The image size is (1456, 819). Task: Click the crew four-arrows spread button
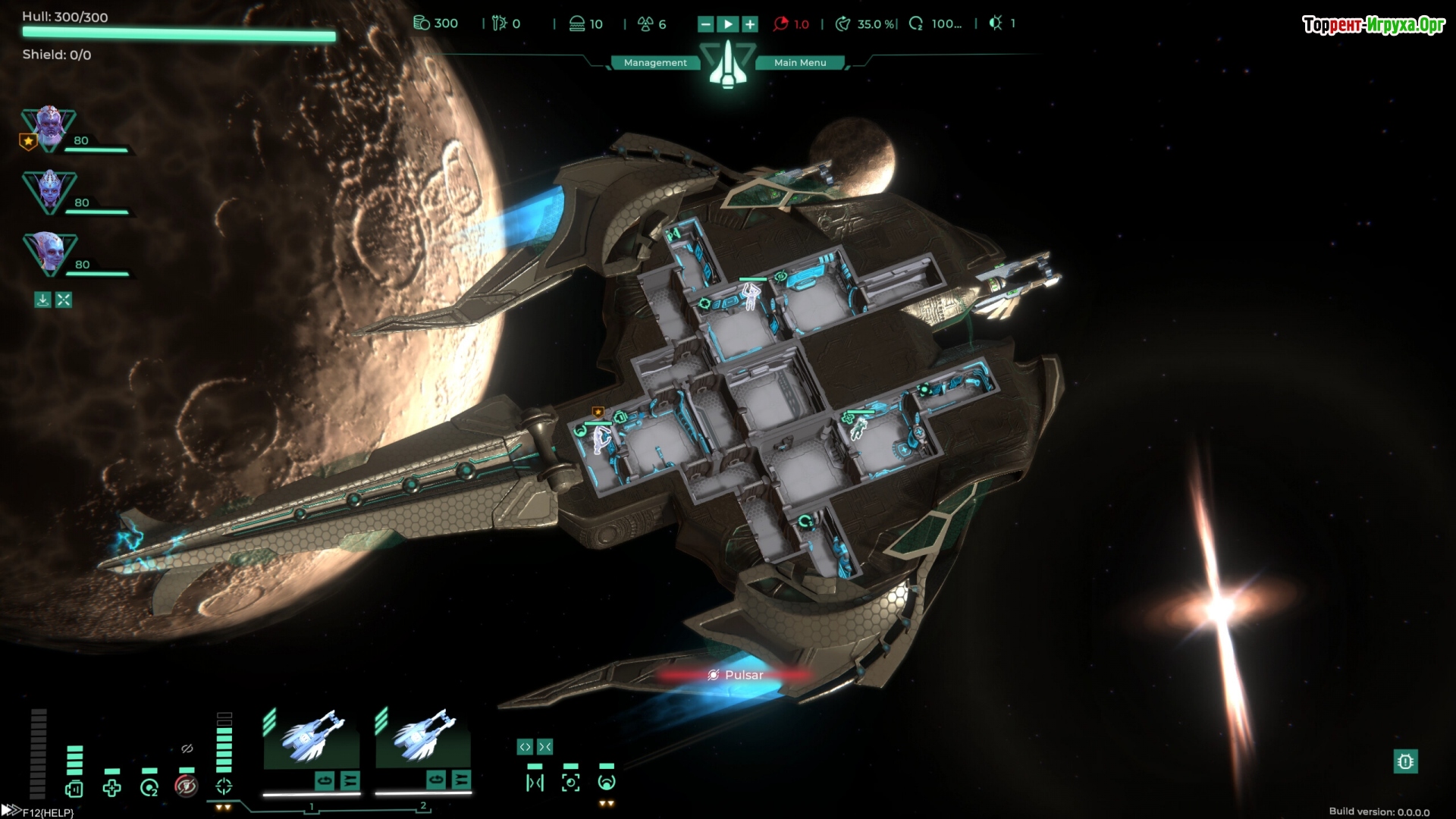[64, 300]
